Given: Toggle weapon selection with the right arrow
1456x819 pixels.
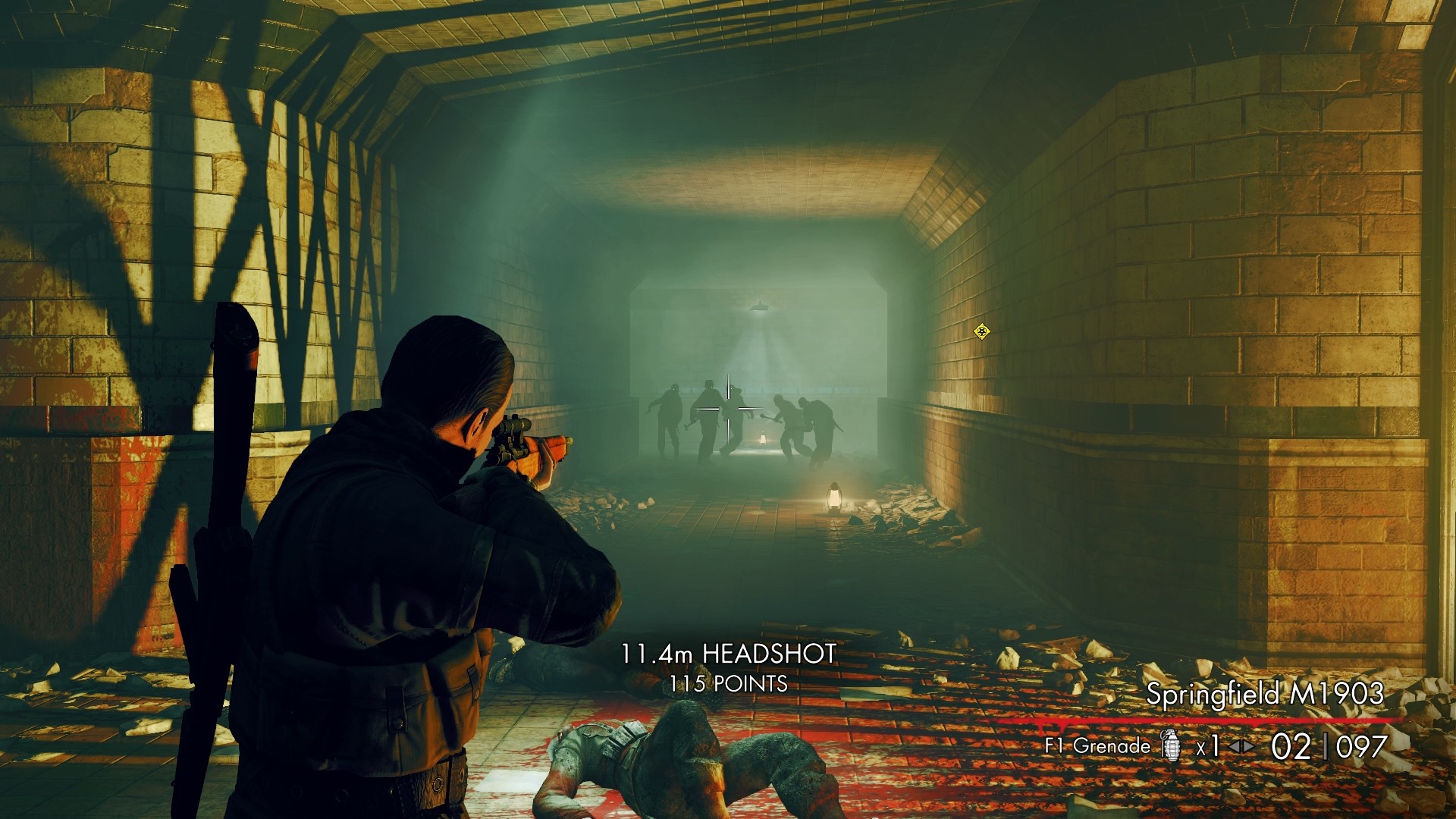Looking at the screenshot, I should click(1247, 745).
